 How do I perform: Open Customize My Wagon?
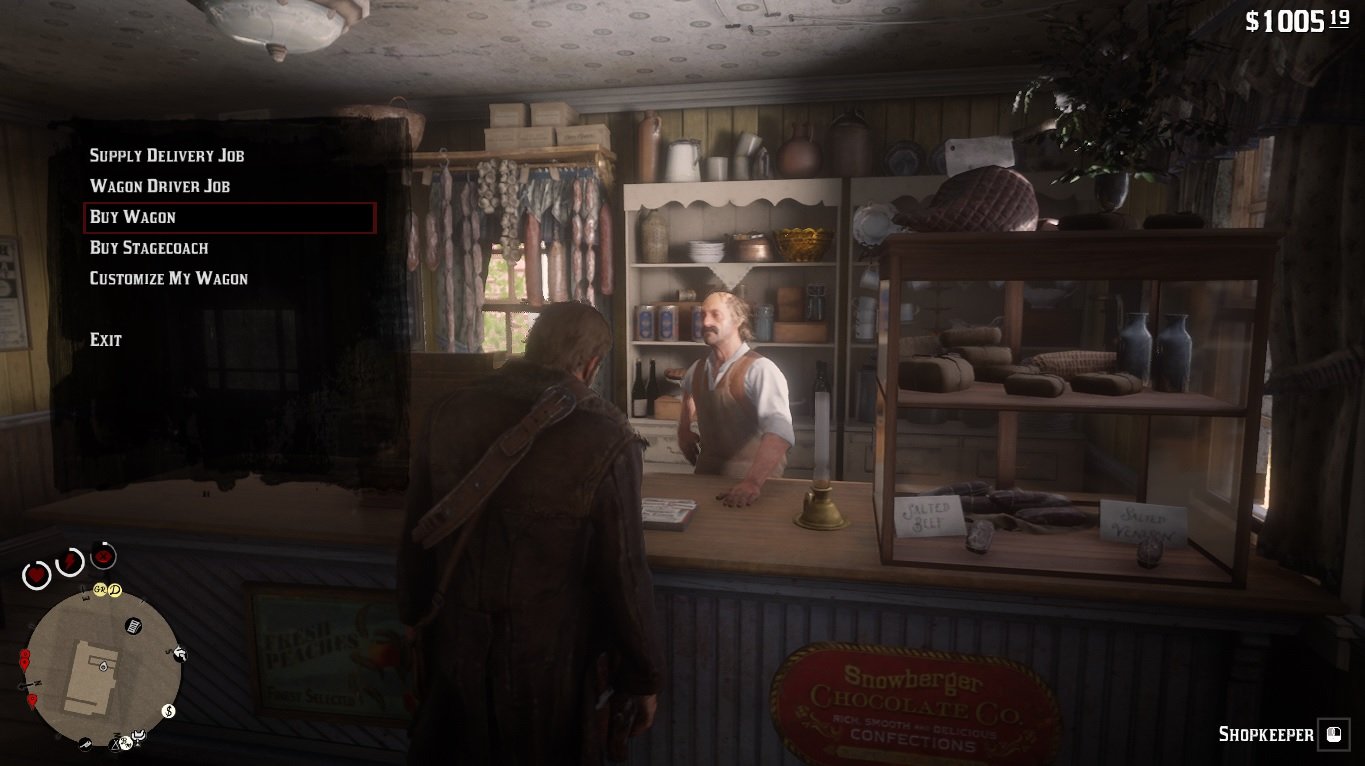click(169, 279)
